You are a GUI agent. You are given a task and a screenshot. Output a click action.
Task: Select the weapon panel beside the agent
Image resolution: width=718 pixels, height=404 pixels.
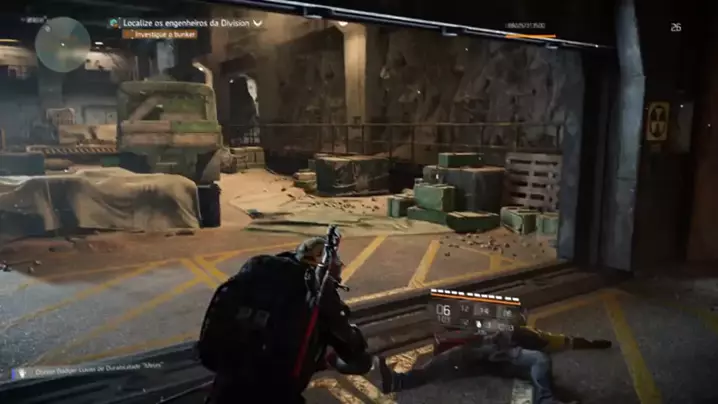click(x=476, y=312)
